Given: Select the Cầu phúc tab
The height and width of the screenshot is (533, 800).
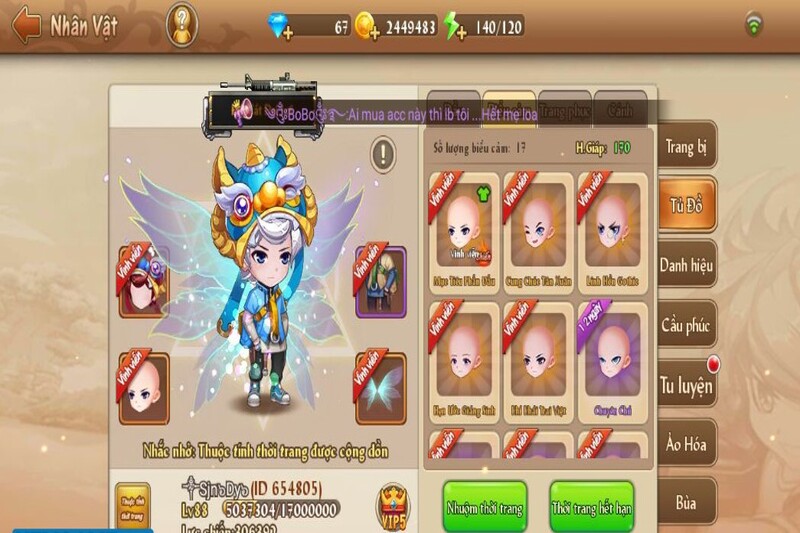Looking at the screenshot, I should click(687, 325).
